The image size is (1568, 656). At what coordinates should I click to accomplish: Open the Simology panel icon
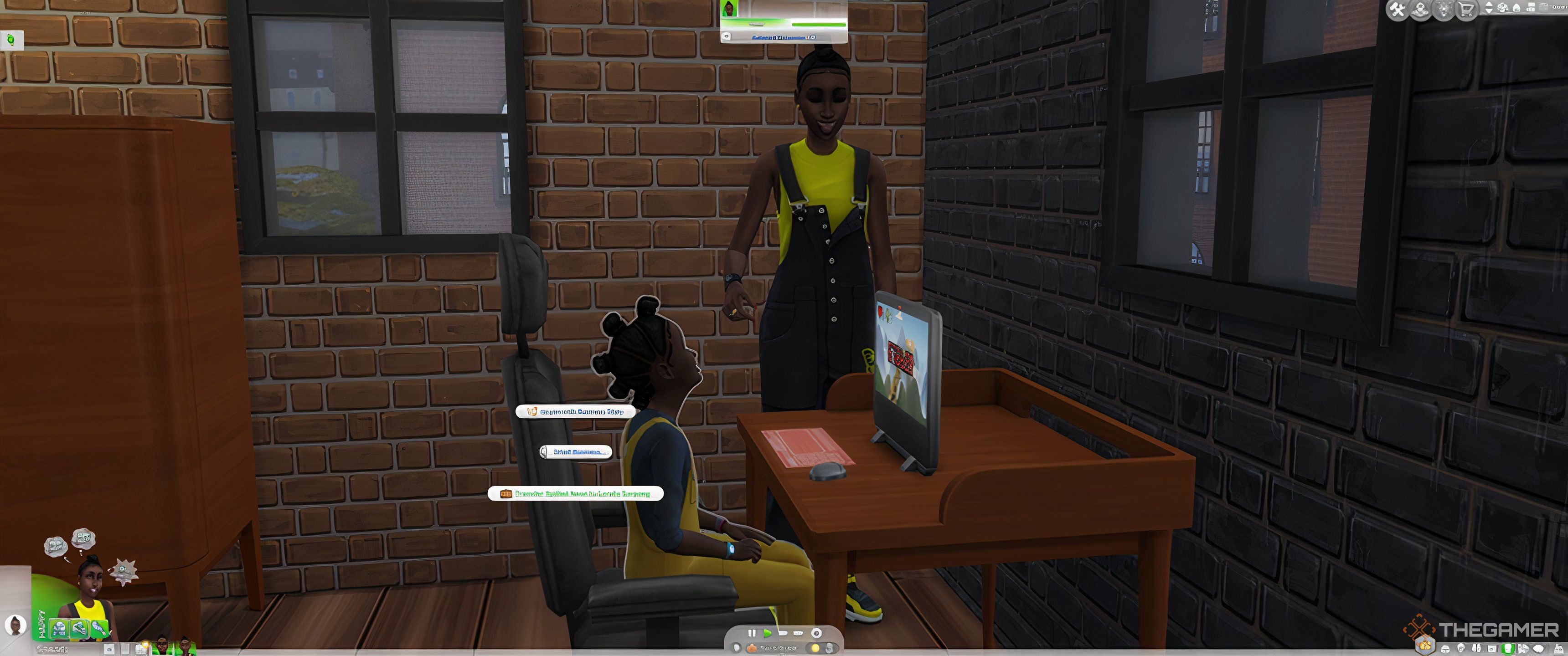click(x=1461, y=649)
